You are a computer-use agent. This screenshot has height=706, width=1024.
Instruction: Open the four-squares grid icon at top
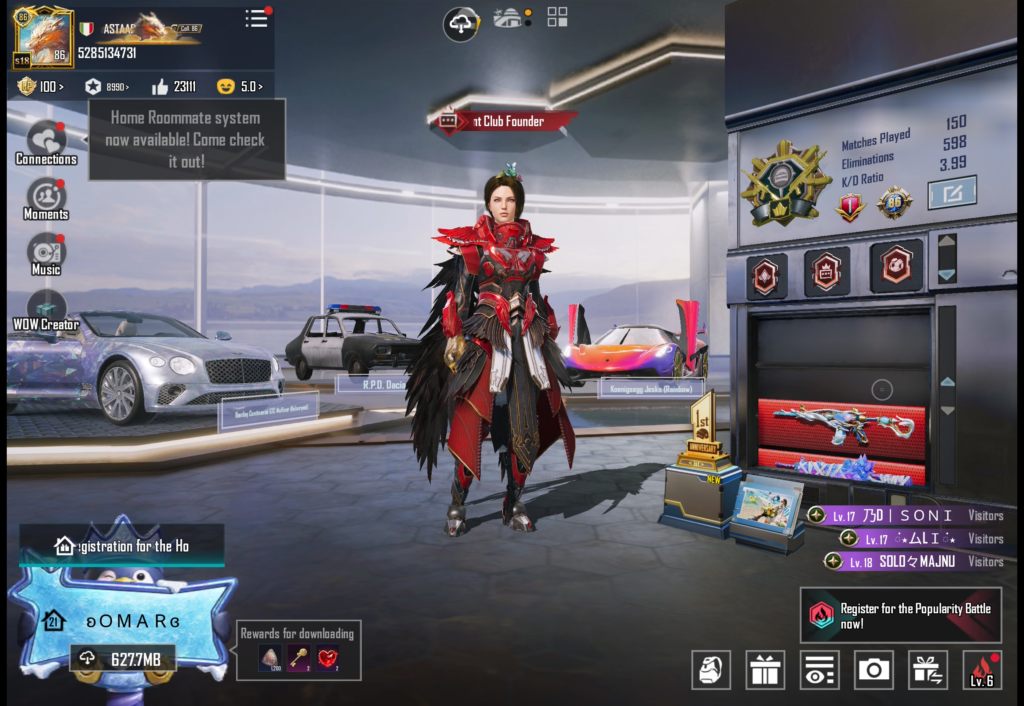[557, 17]
